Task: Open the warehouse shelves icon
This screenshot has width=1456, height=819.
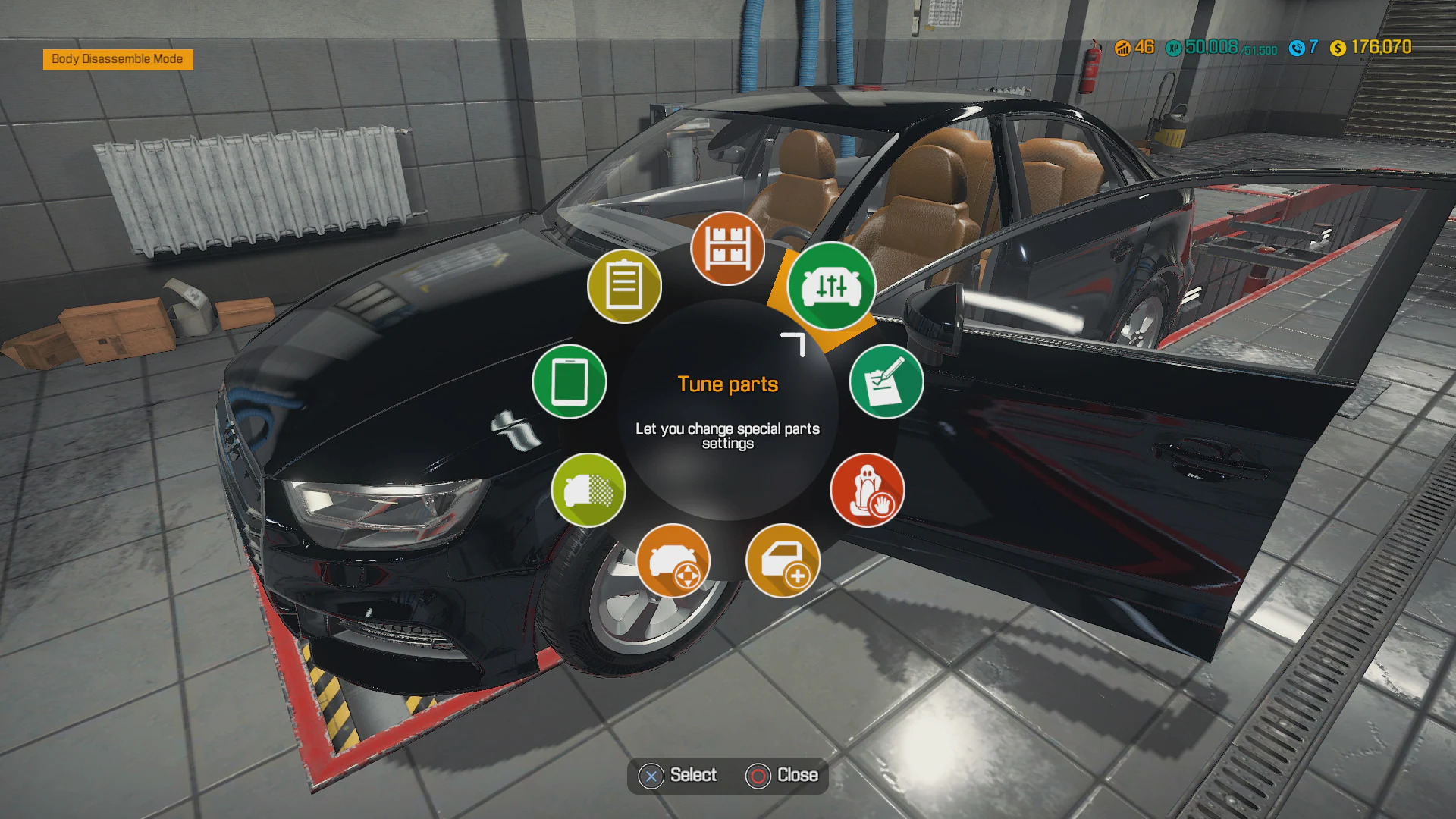Action: 728,249
